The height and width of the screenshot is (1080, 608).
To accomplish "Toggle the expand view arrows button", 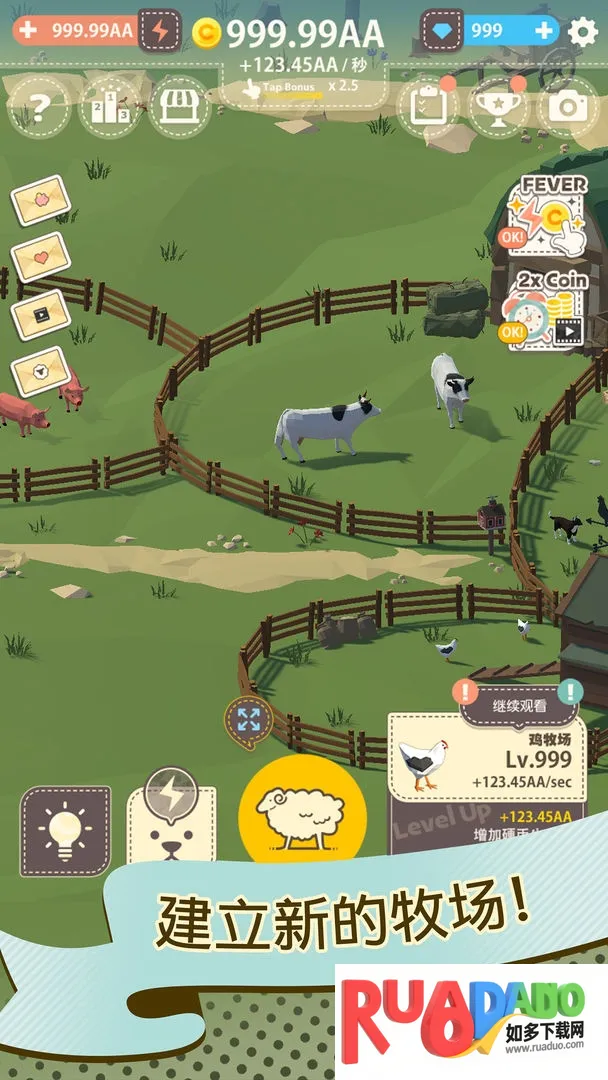I will [249, 720].
